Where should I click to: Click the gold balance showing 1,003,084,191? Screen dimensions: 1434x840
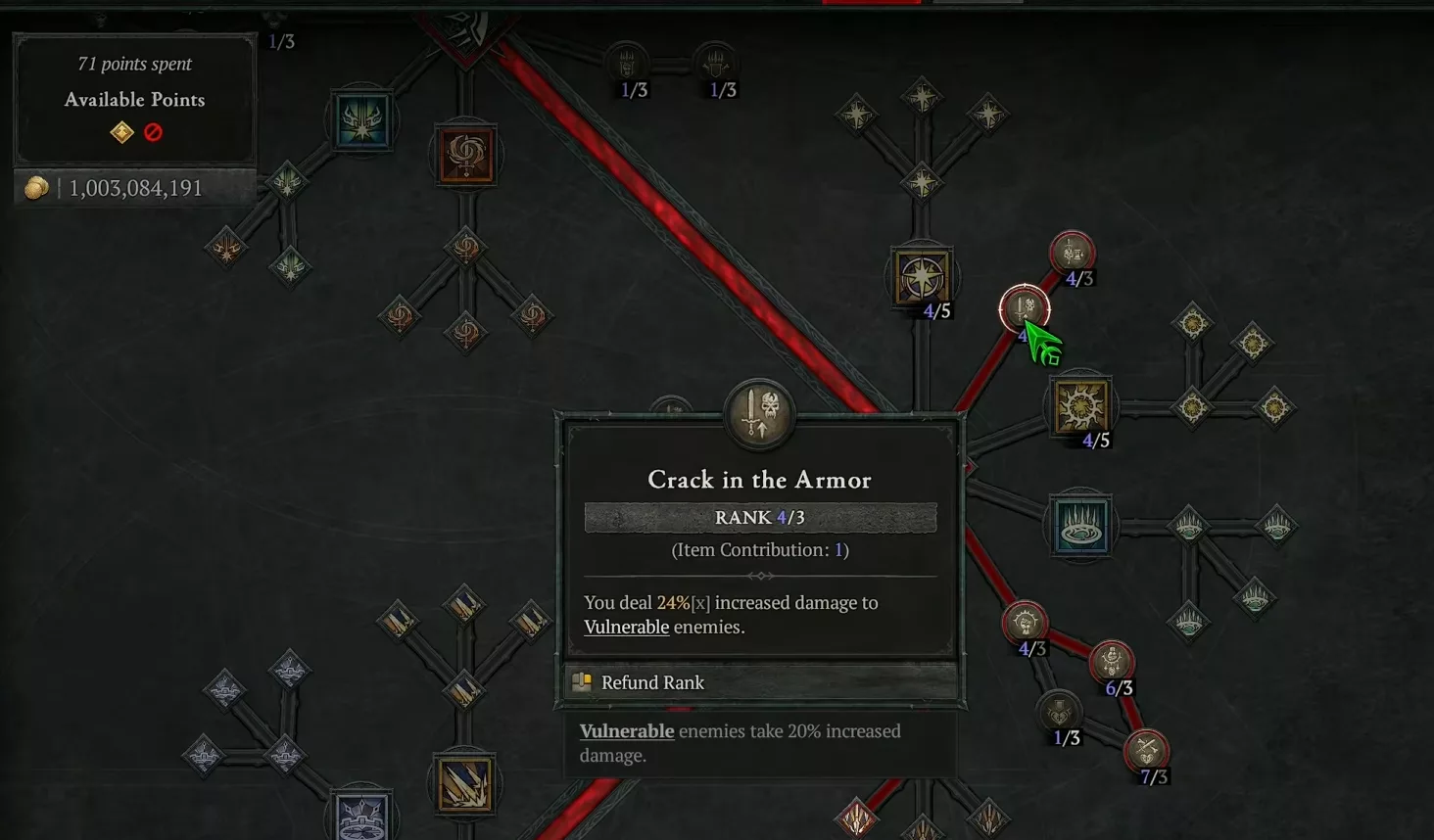(134, 187)
